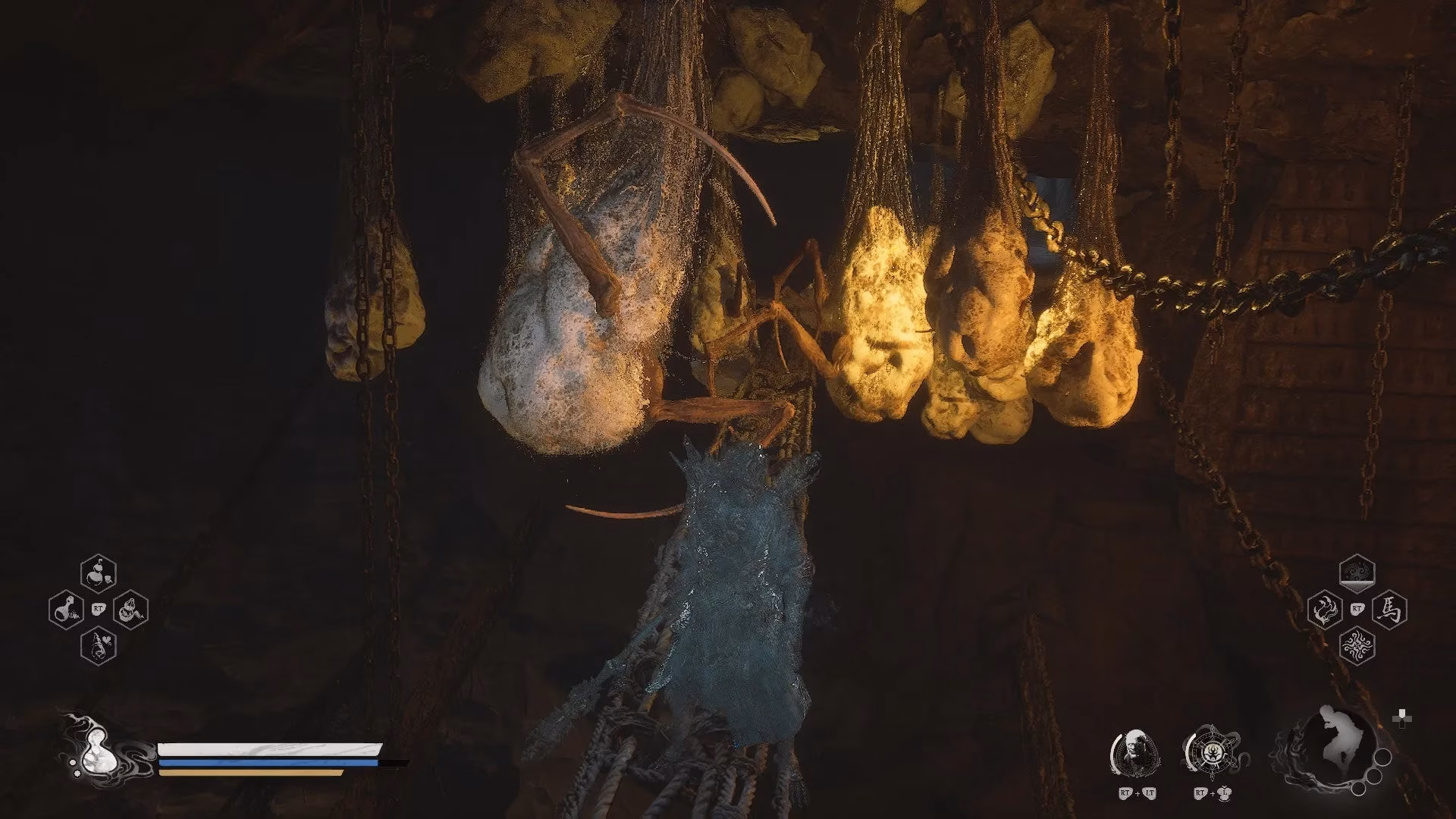
Task: Cast the flame-shaped spell
Action: [x=1325, y=609]
